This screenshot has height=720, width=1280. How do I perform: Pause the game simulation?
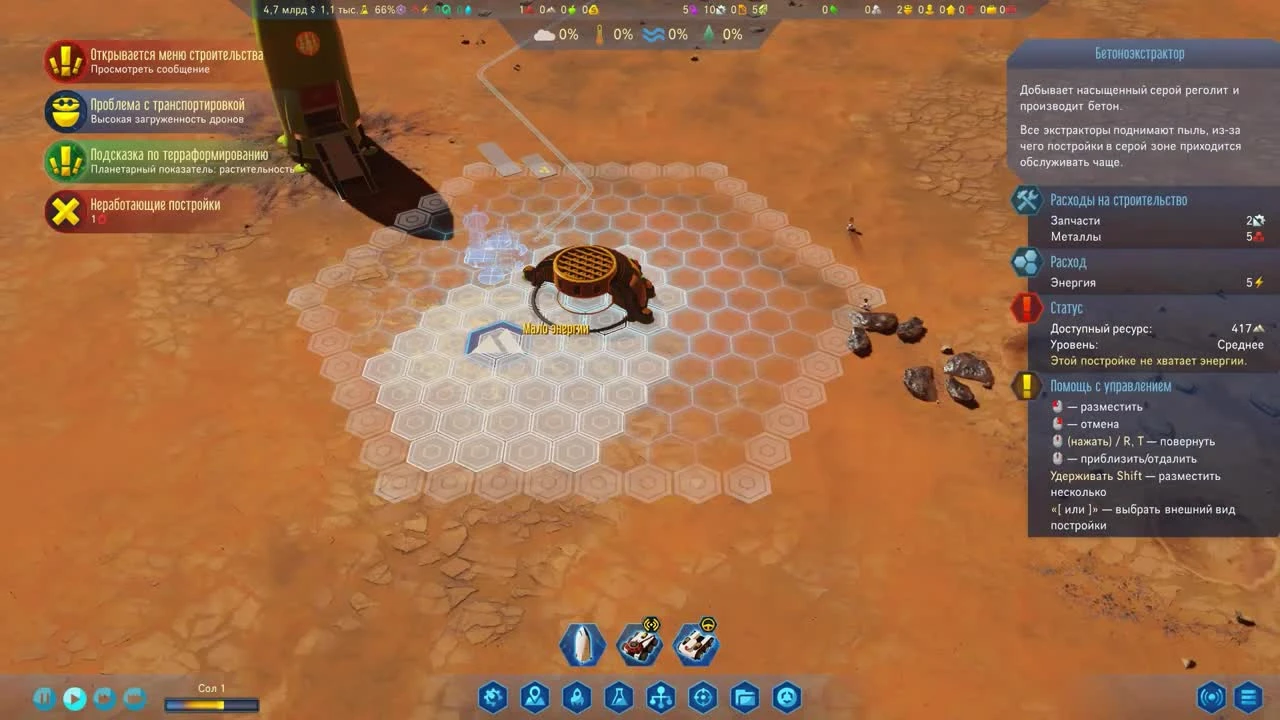pos(42,698)
